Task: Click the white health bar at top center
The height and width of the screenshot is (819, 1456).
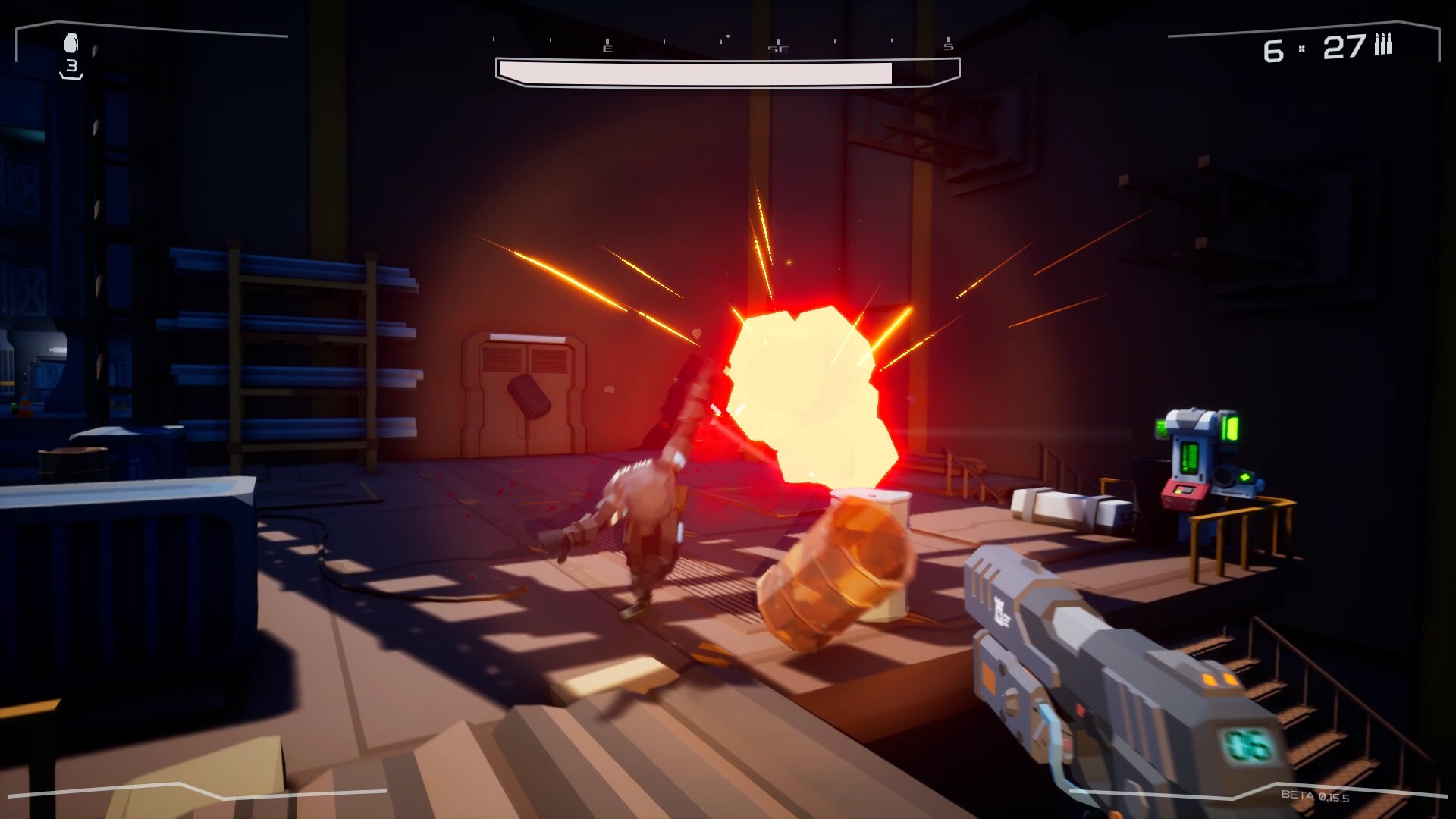Action: click(728, 71)
